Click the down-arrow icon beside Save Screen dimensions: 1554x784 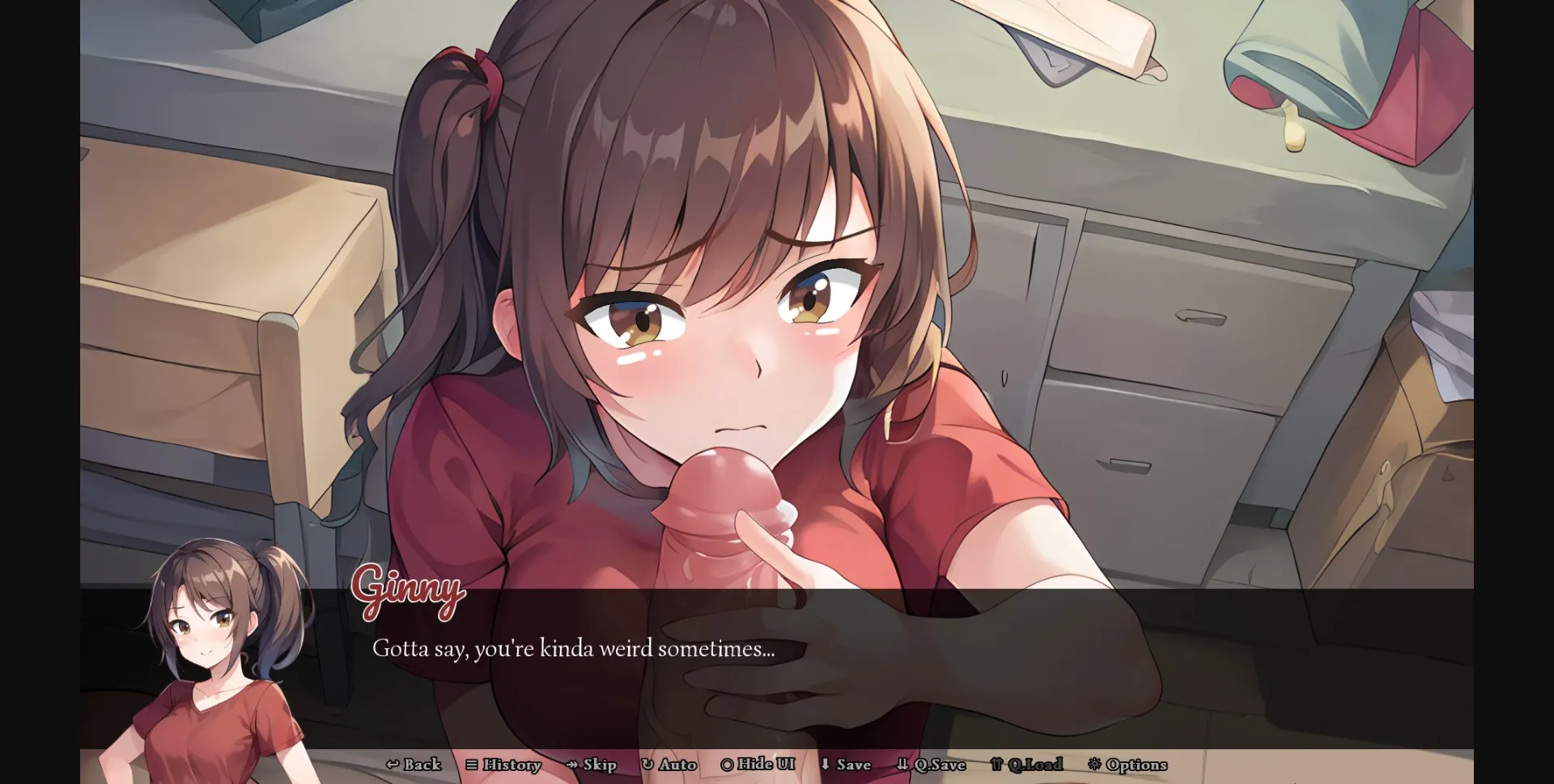[826, 765]
